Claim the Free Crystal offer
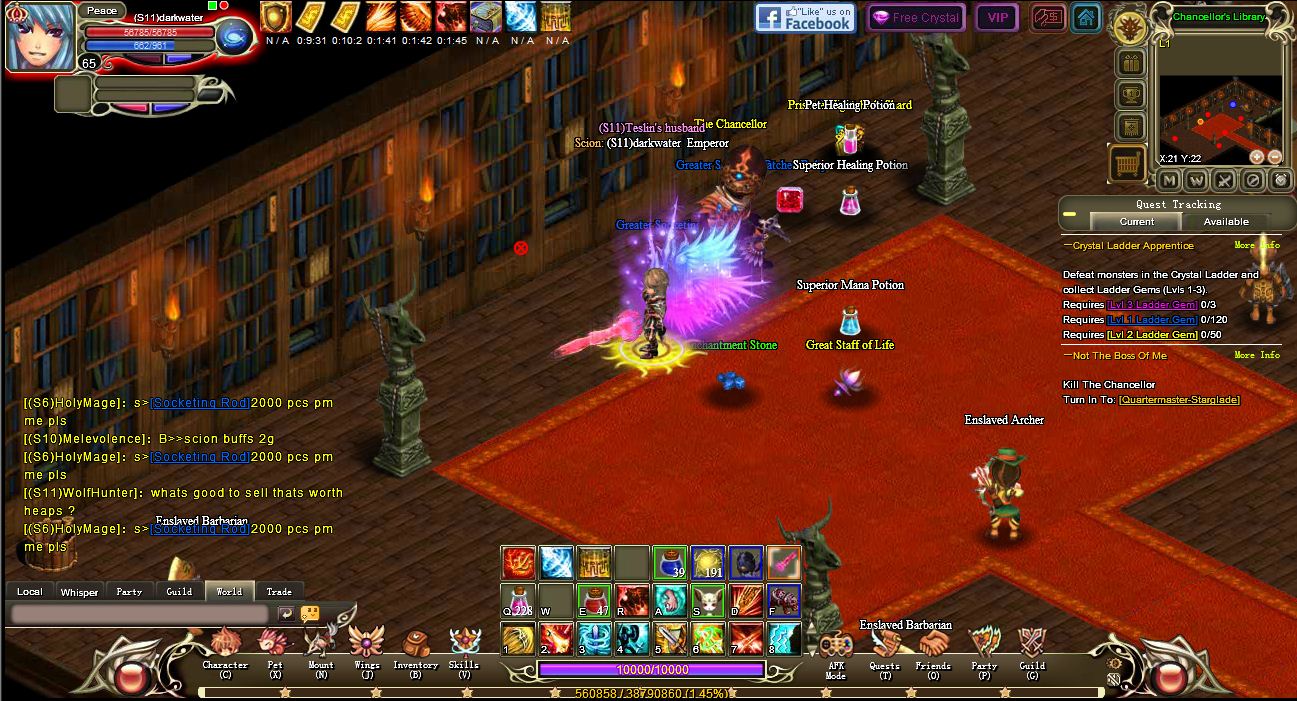 [x=915, y=18]
